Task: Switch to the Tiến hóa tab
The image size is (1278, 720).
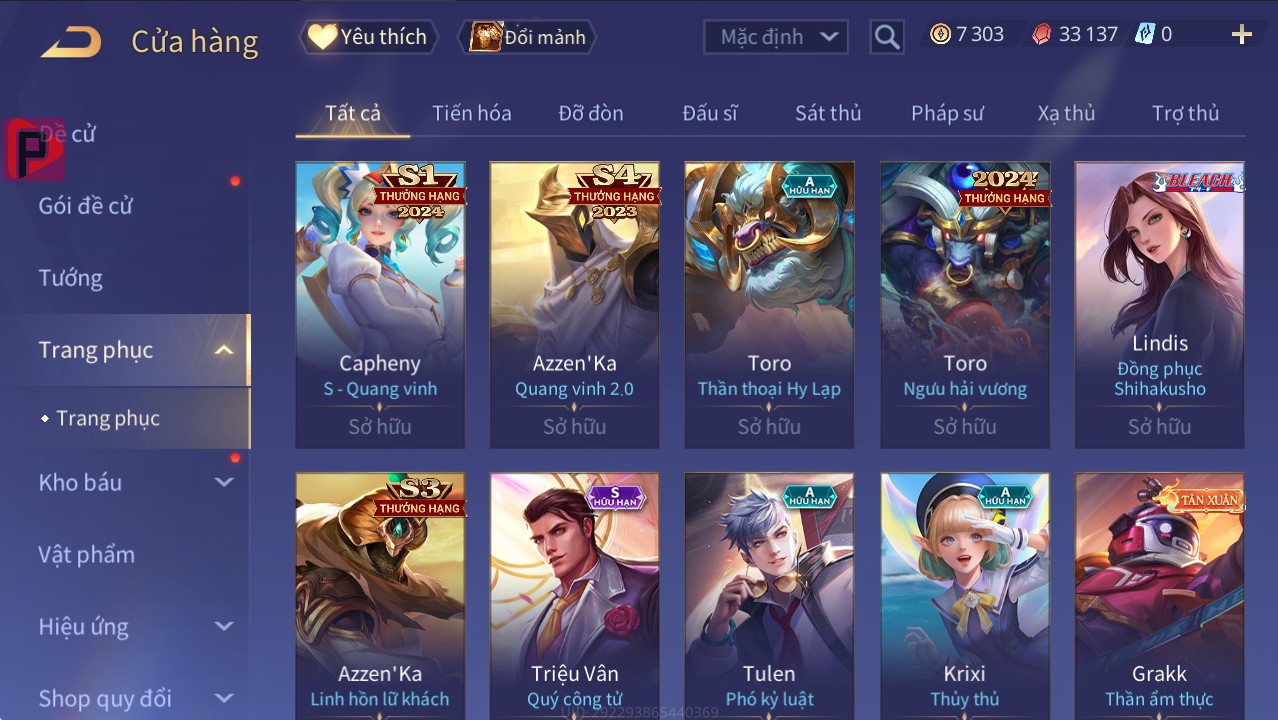Action: tap(471, 113)
